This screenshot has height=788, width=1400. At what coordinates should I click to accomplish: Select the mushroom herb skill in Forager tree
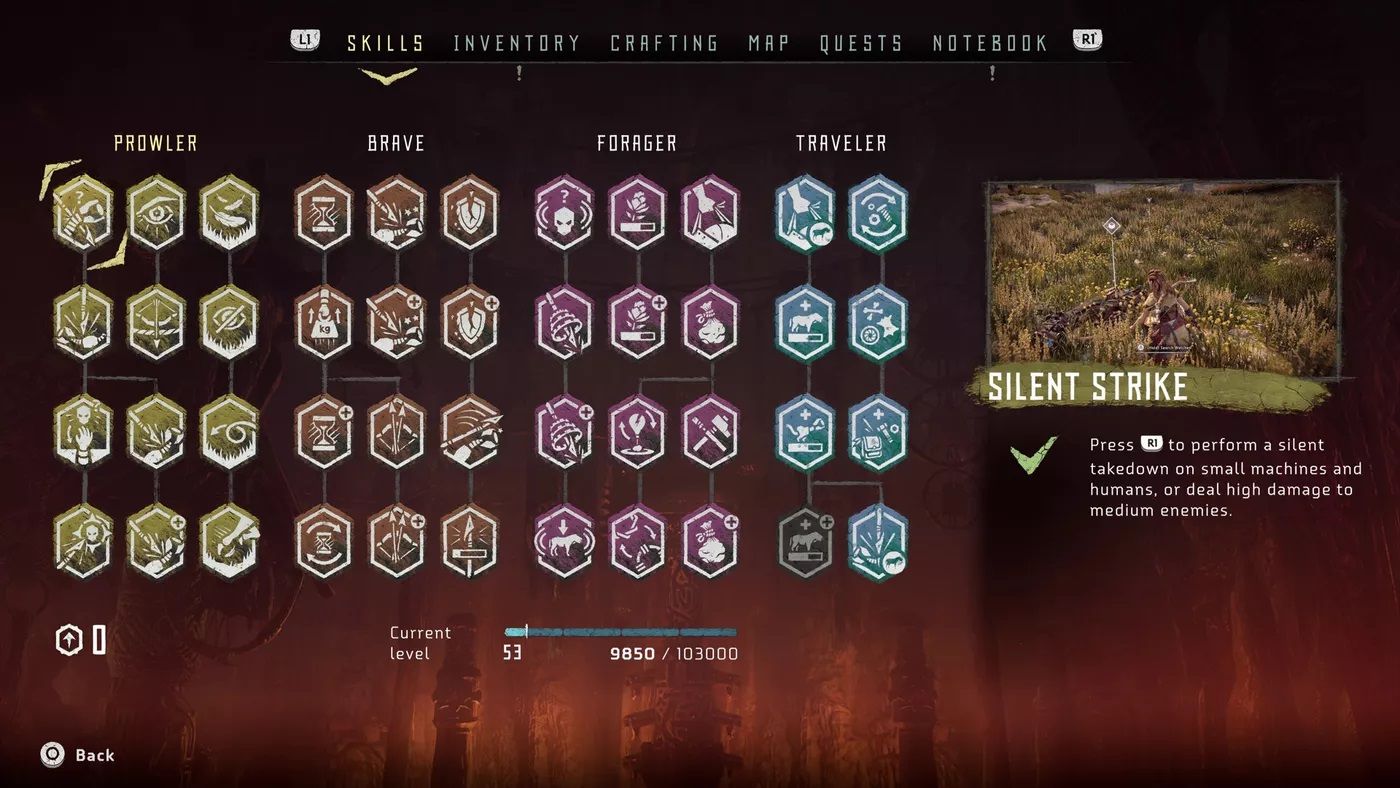(x=565, y=322)
